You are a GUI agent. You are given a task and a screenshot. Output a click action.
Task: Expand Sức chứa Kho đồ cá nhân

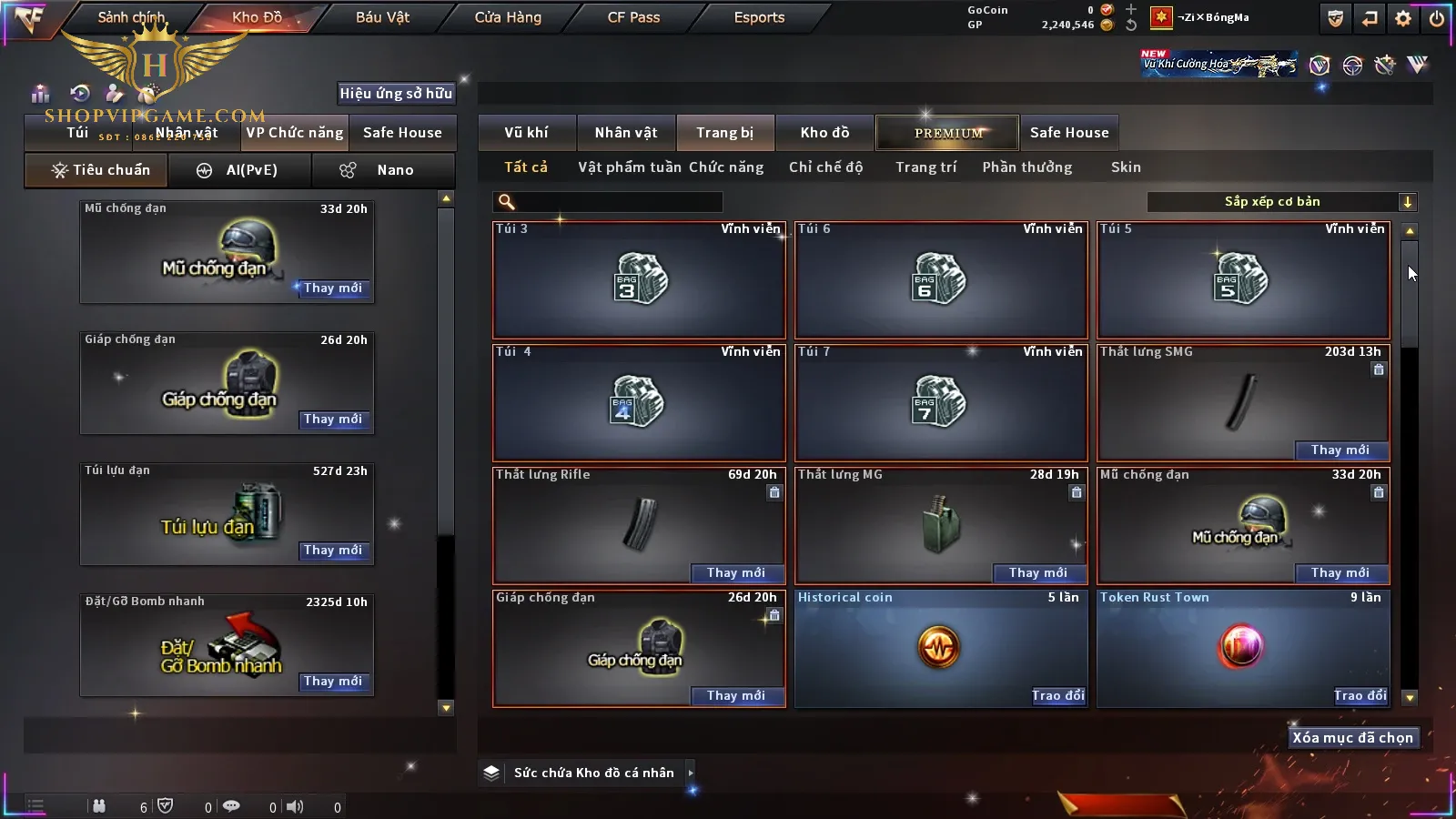[x=691, y=773]
